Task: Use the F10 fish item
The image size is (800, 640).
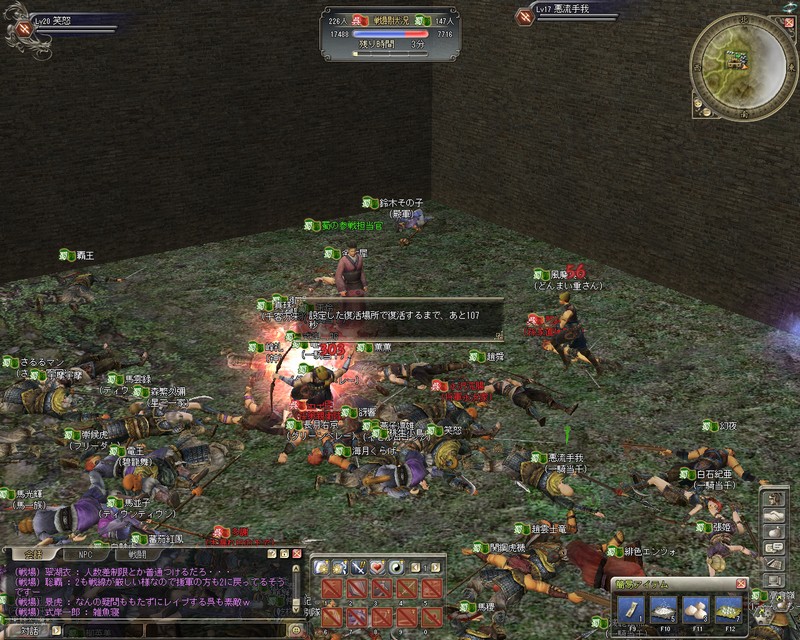Action: tap(662, 607)
